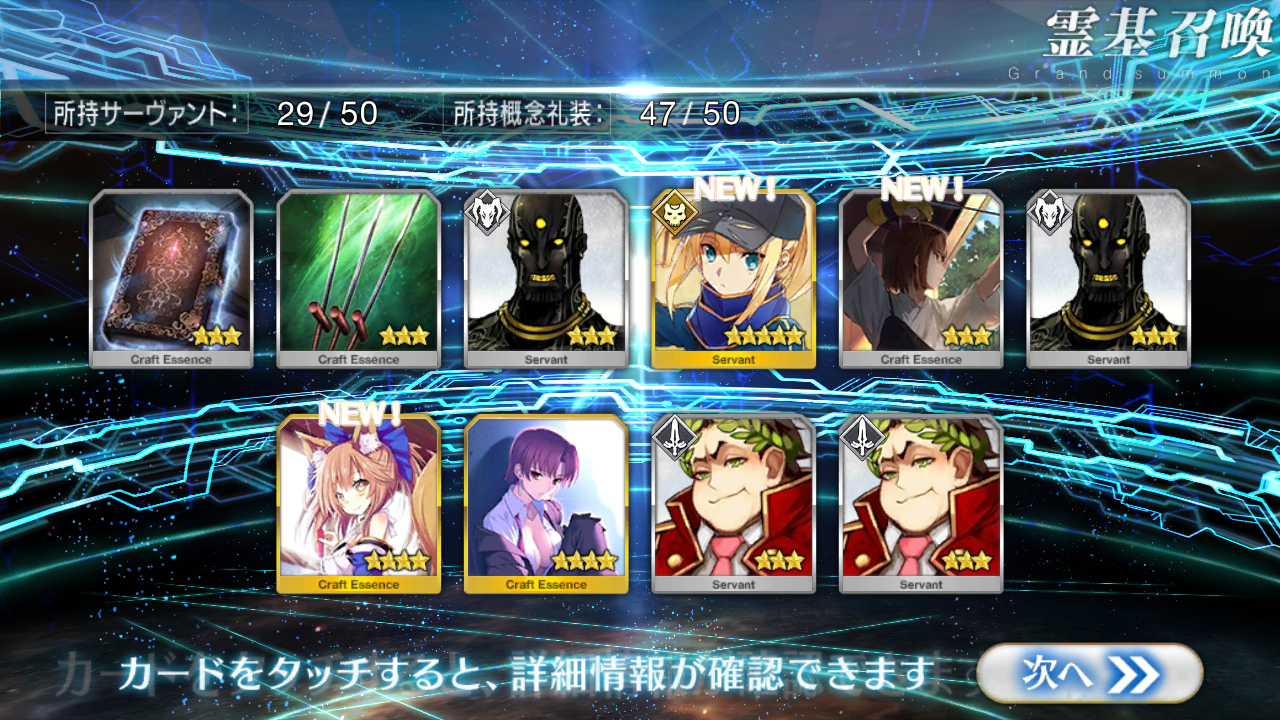The image size is (1280, 720).
Task: View the five-star blonde capped Servant card
Action: point(733,278)
